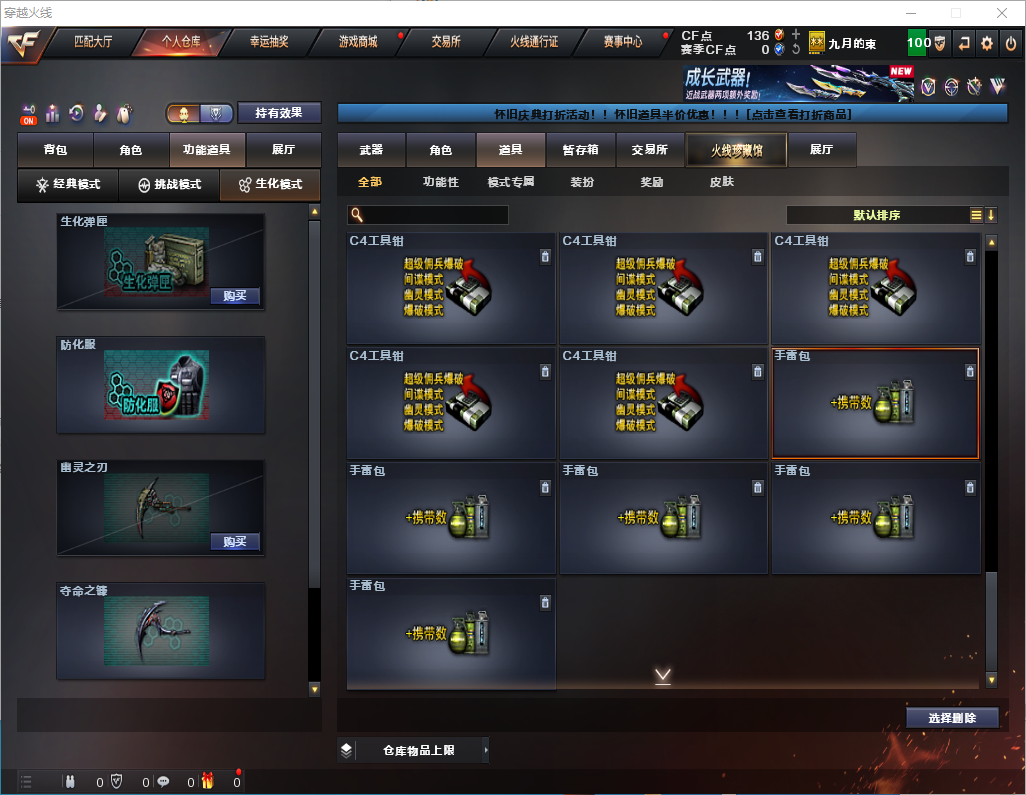Open the 火线通行证 battle pass

point(534,42)
